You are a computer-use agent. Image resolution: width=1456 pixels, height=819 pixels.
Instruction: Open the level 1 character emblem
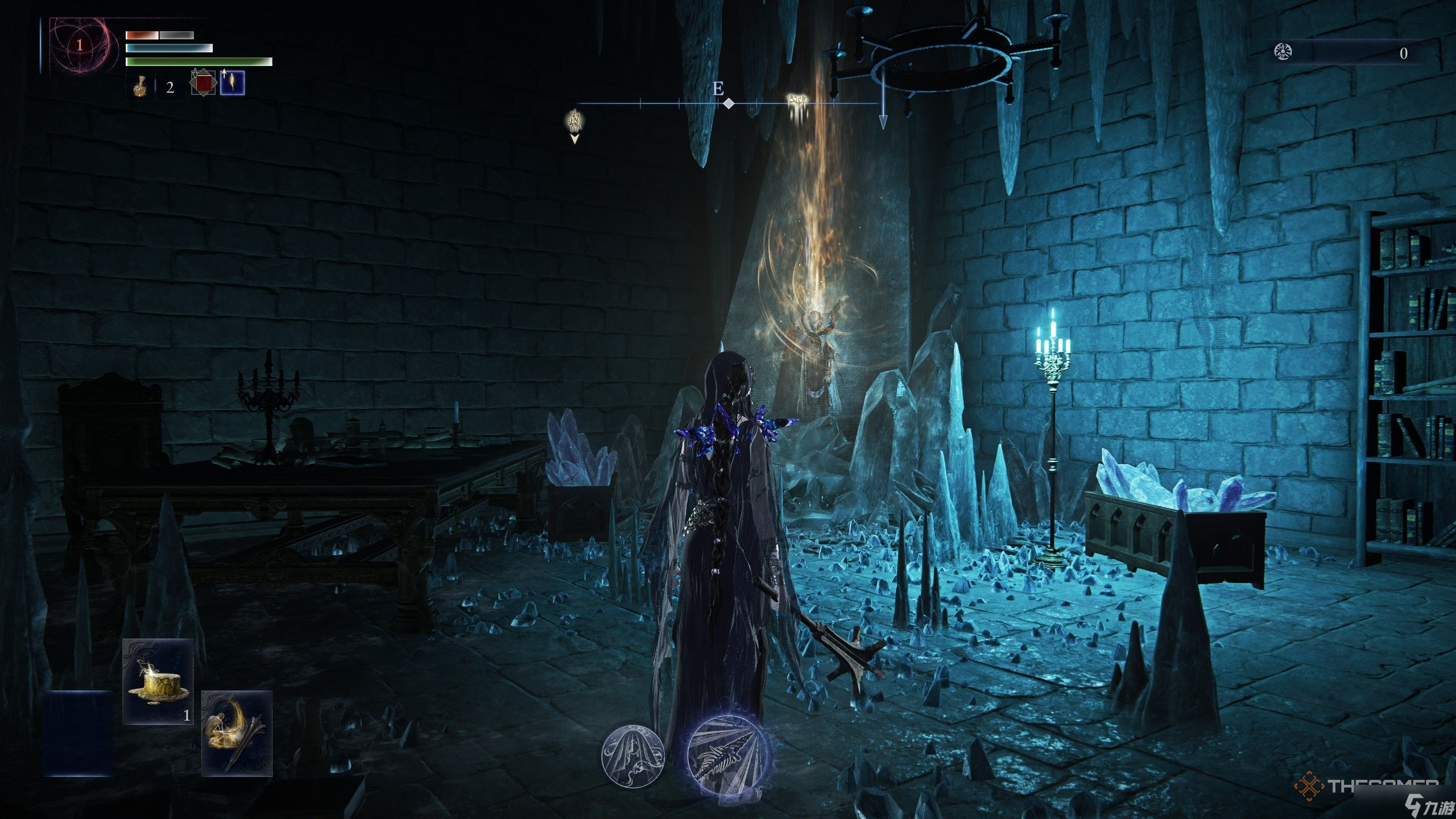(x=80, y=45)
